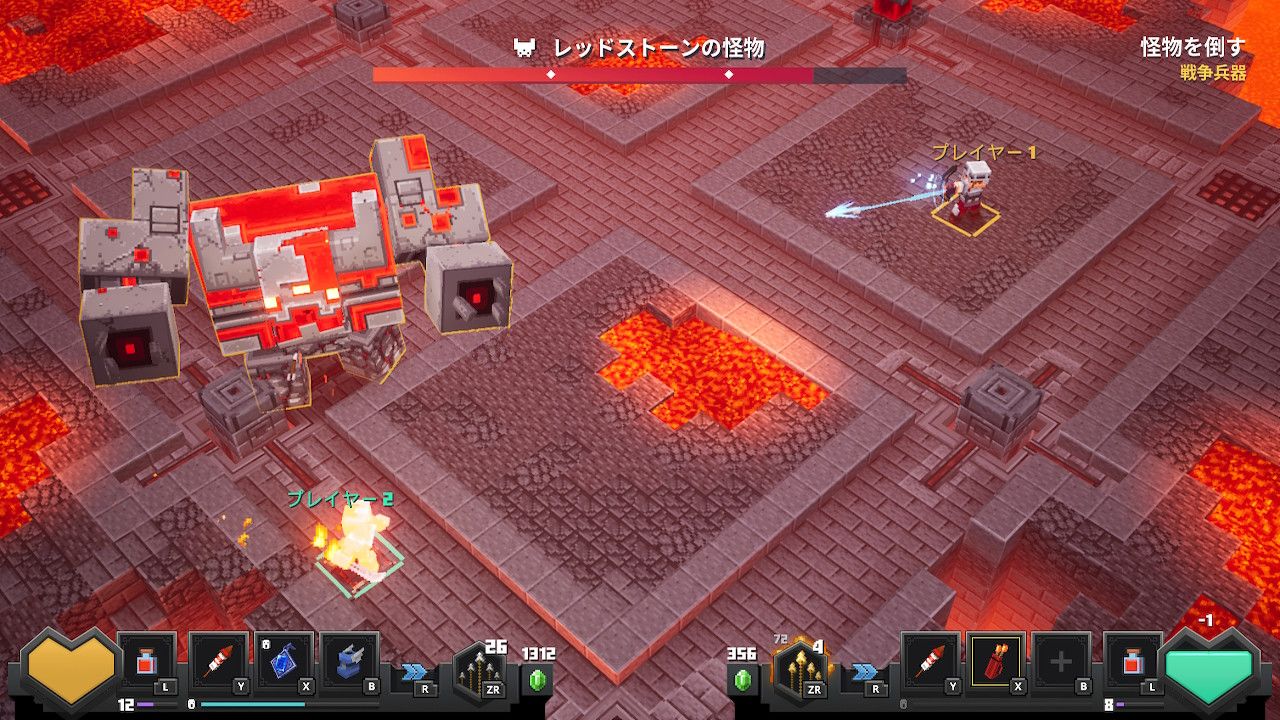This screenshot has width=1280, height=720.
Task: Use Player 1's red health potion
Action: [147, 661]
